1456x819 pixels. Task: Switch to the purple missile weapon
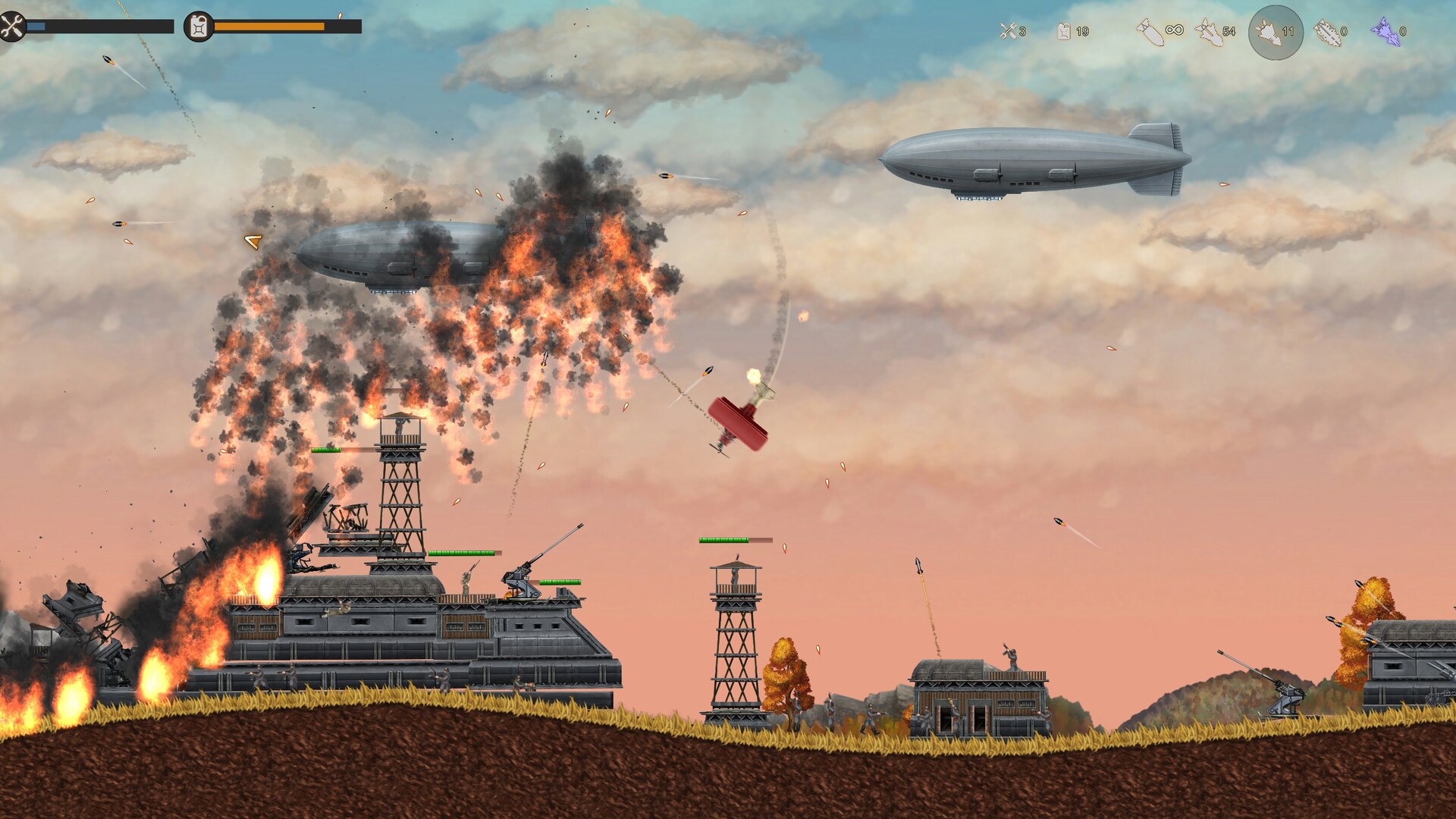point(1385,32)
